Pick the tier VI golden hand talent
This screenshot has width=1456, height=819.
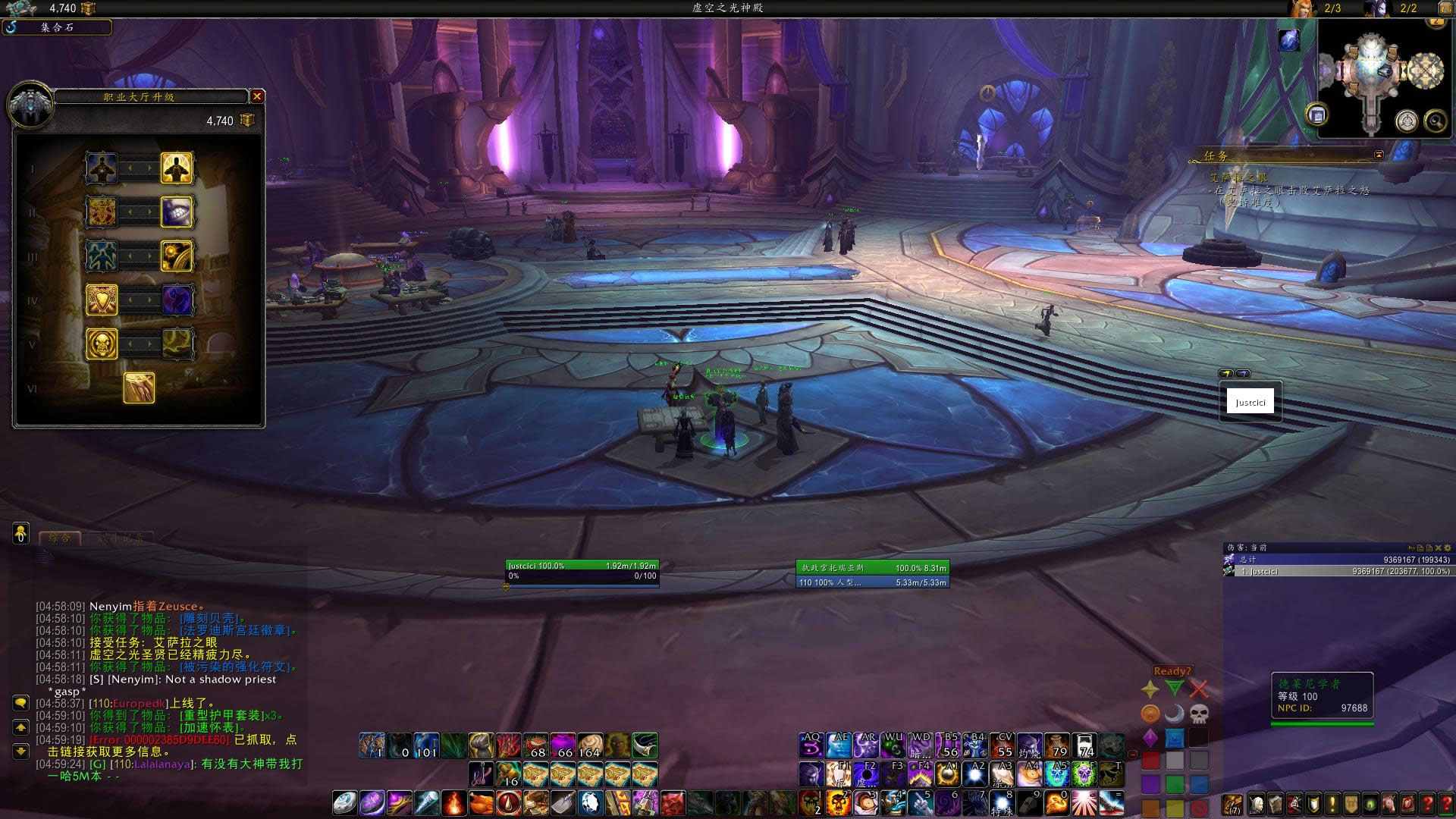tap(140, 388)
